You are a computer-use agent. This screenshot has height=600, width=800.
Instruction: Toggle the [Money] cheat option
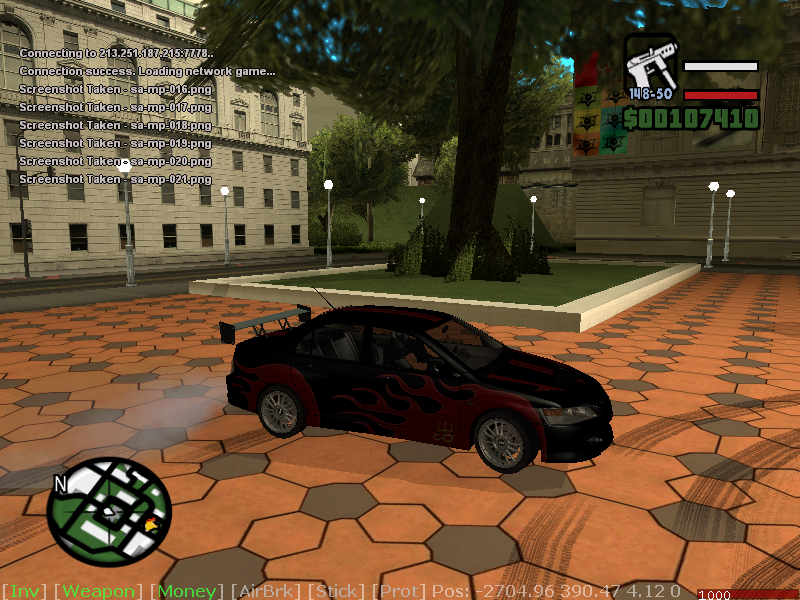pyautogui.click(x=187, y=591)
